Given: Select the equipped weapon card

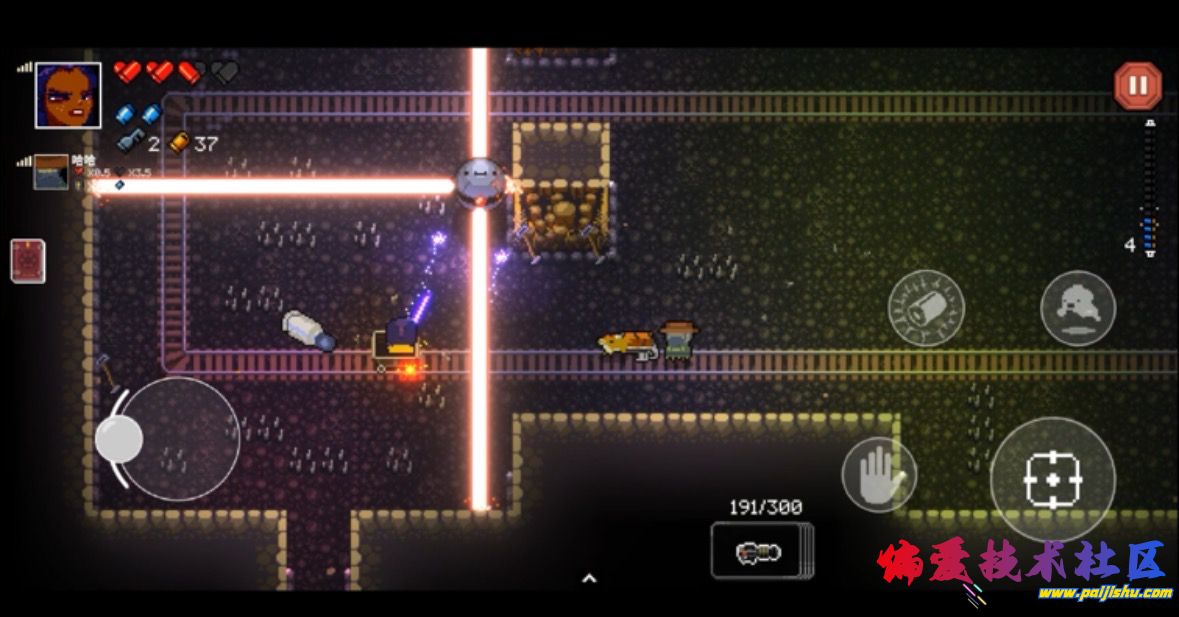Looking at the screenshot, I should click(x=762, y=551).
